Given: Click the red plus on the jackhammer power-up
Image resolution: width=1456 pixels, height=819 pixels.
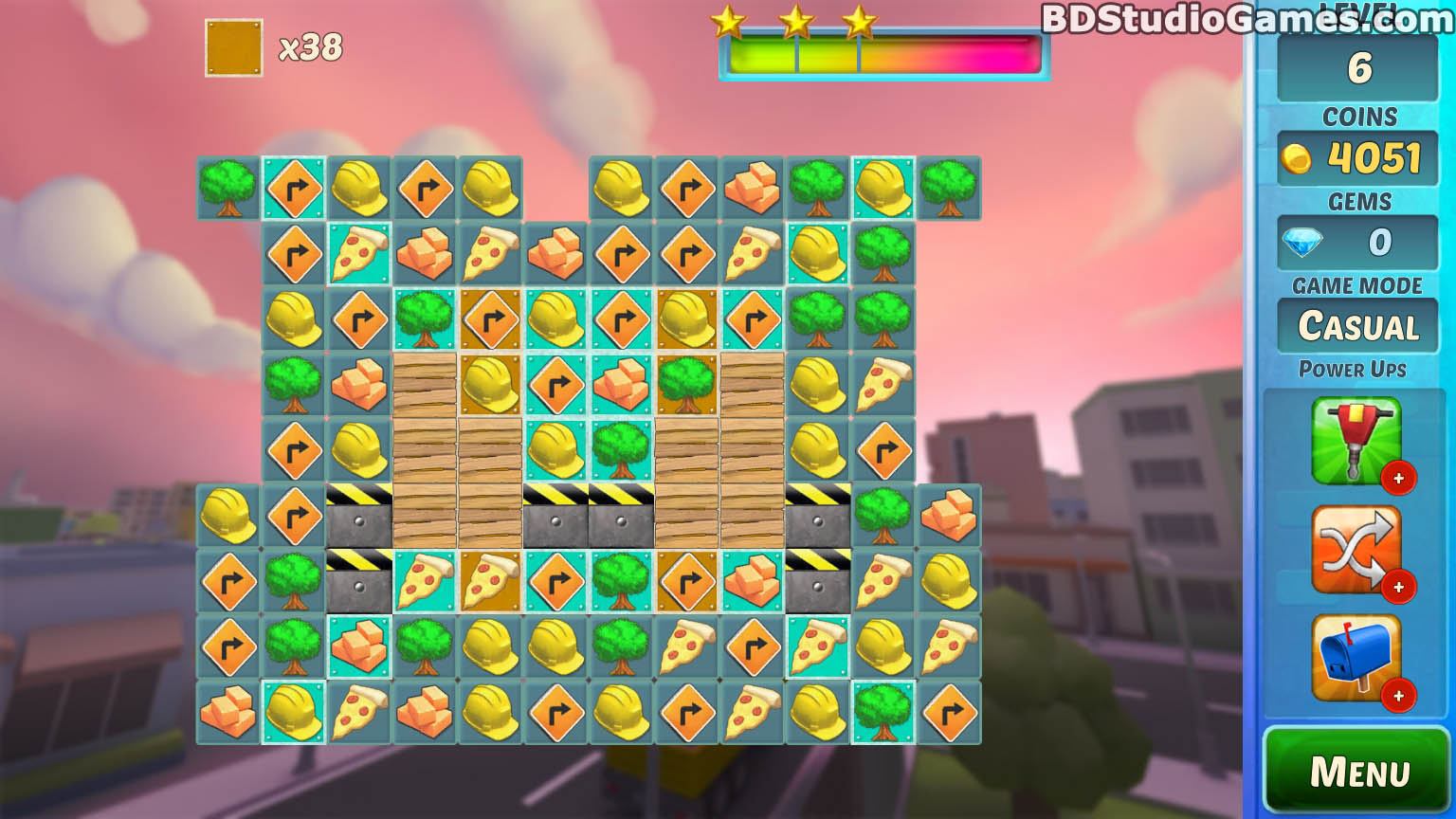Looking at the screenshot, I should click(x=1398, y=479).
